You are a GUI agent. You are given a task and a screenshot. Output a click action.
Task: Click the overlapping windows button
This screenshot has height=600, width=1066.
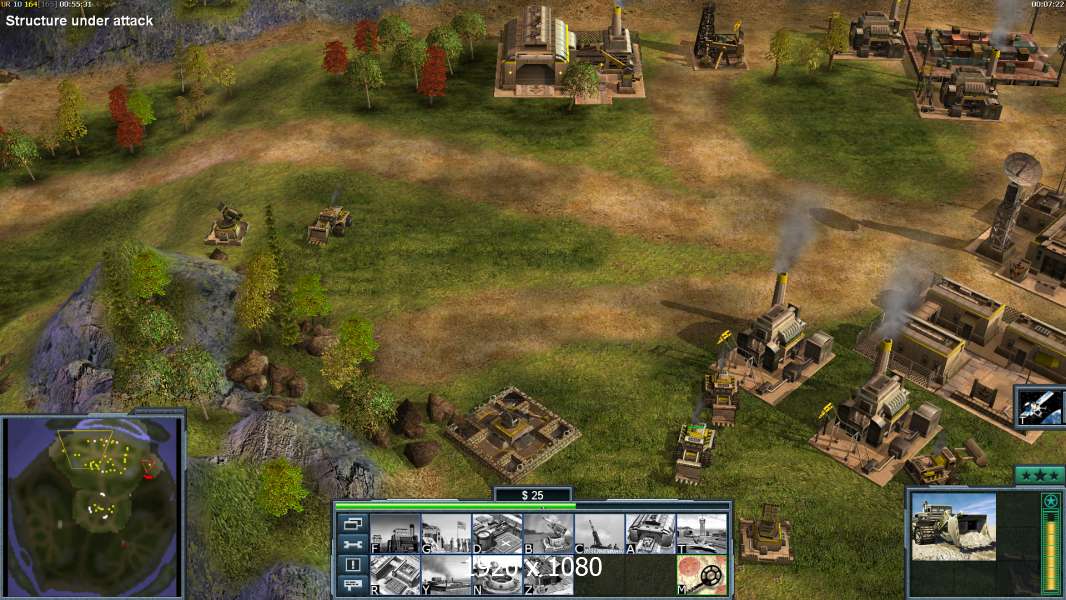click(352, 523)
